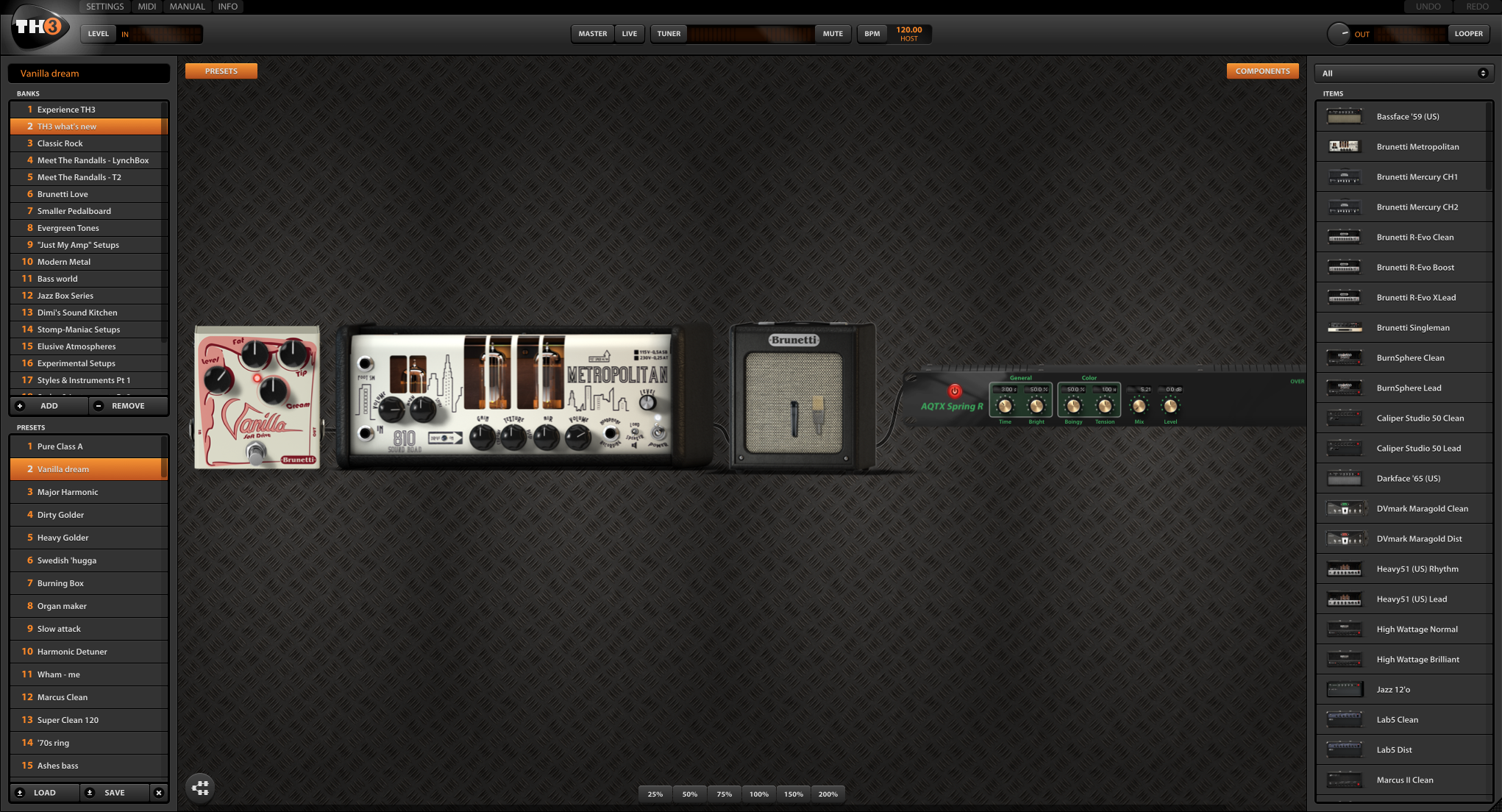
Task: Open the SETTINGS menu
Action: tap(104, 7)
